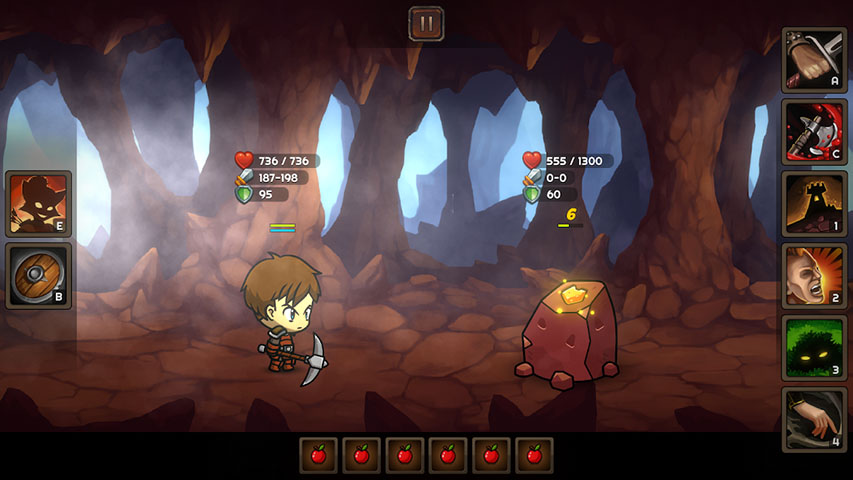Image resolution: width=853 pixels, height=480 pixels.
Task: Activate the shouting face war cry skill
Action: coord(814,276)
